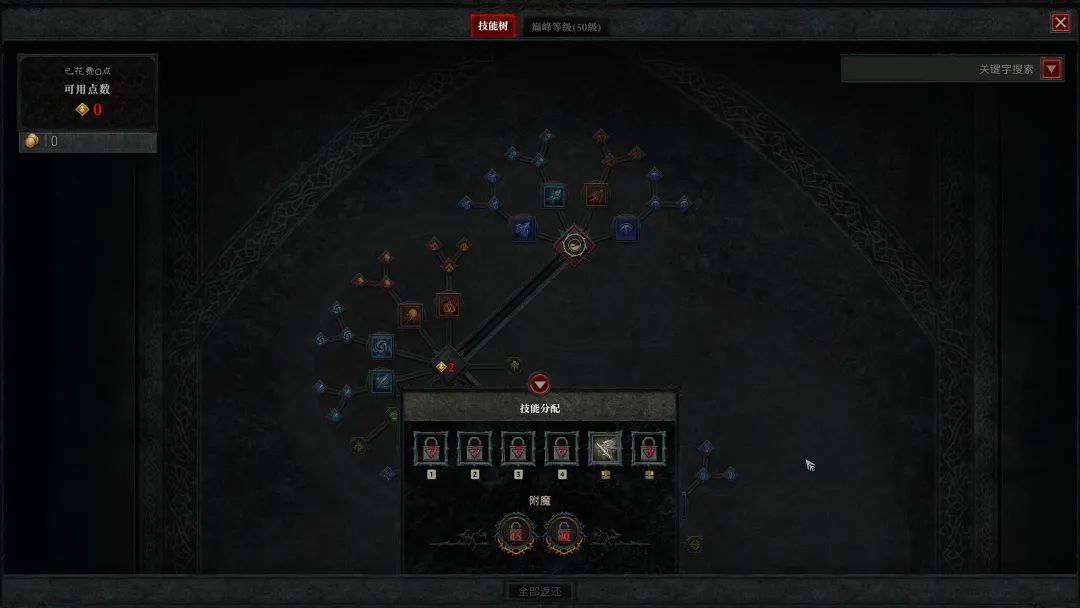The width and height of the screenshot is (1080, 608).
Task: Close the skill tree window
Action: (x=1060, y=23)
